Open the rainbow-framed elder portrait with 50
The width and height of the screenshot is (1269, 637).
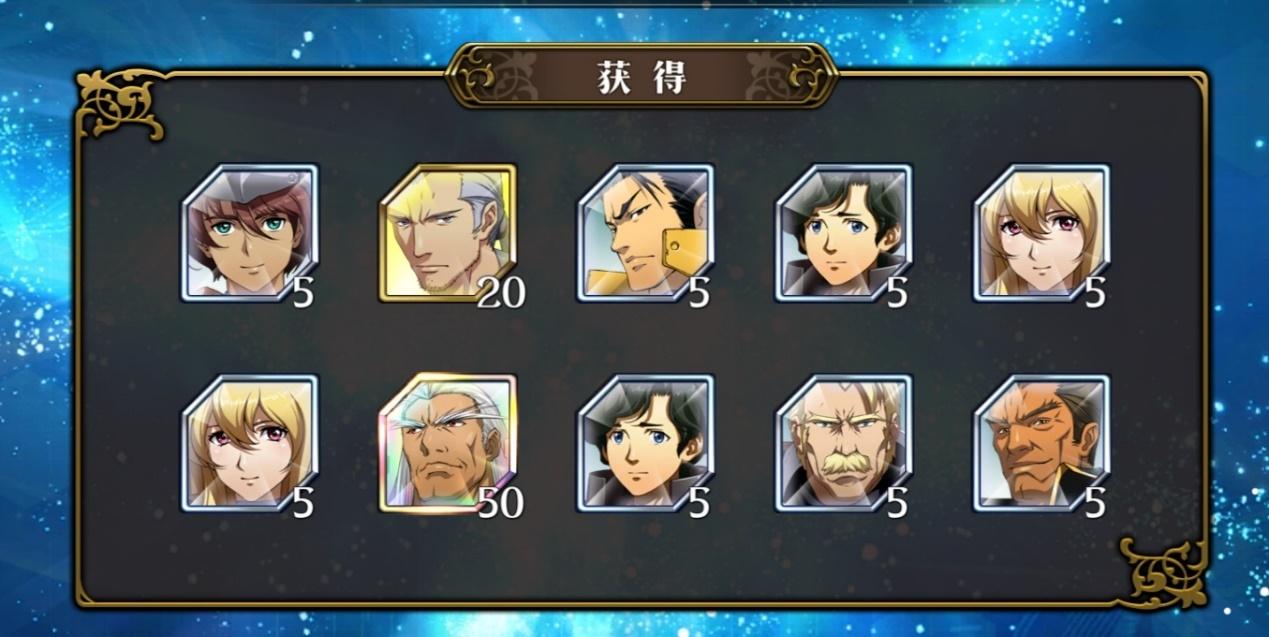point(447,443)
